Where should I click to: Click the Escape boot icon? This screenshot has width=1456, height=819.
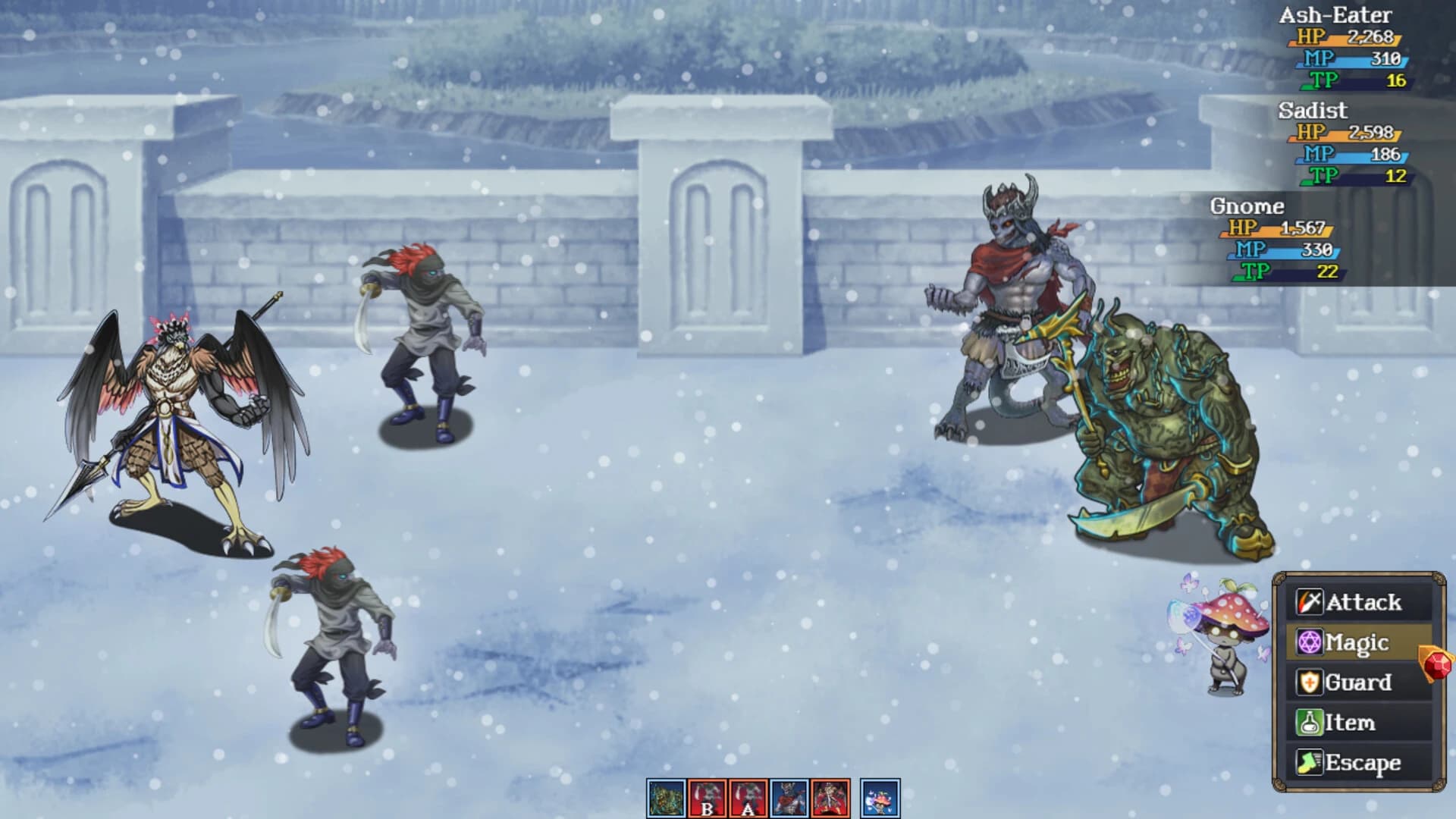pos(1308,761)
